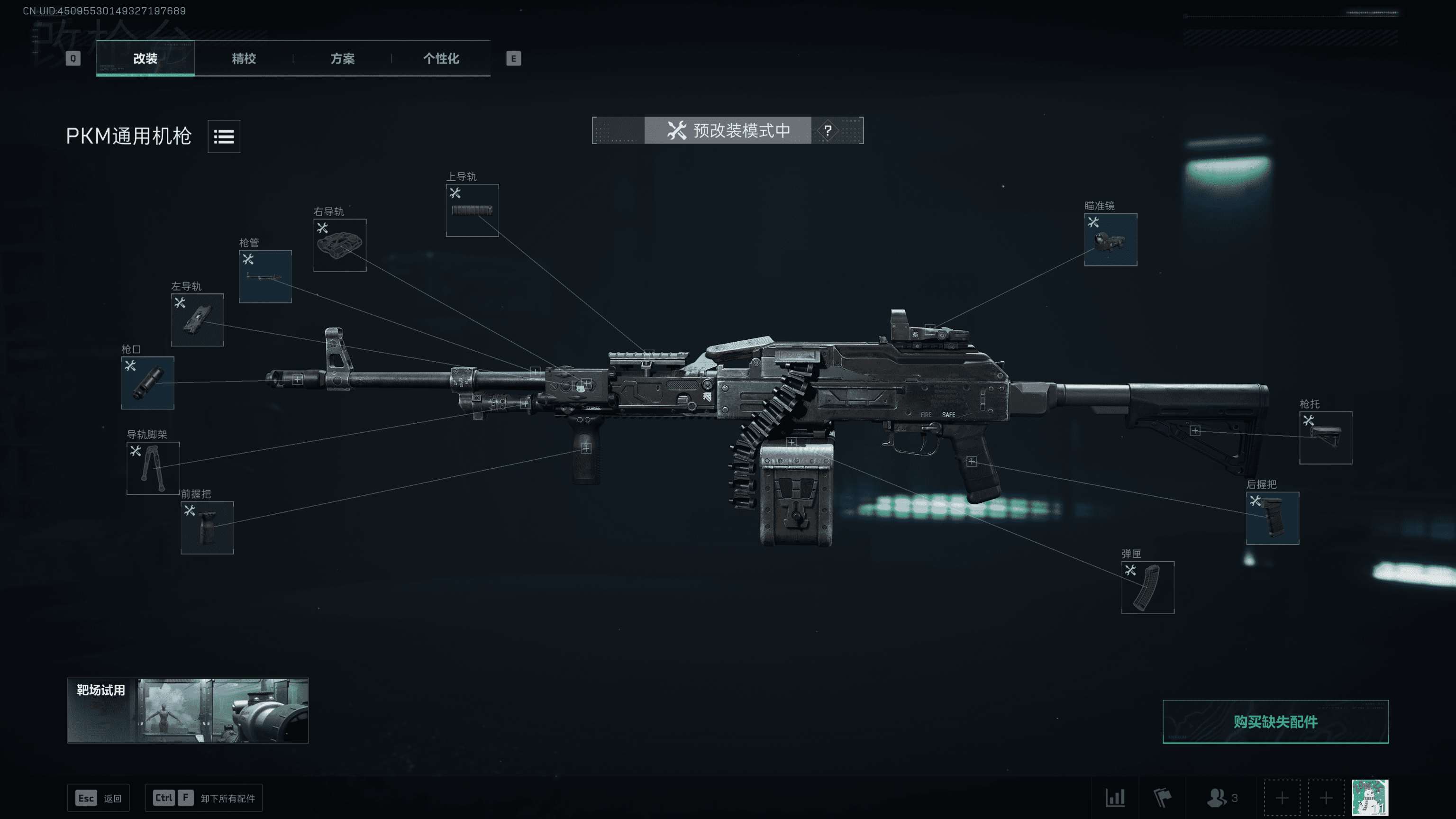Open the 弹匣 magazine slot
The image size is (1456, 819).
1147,587
